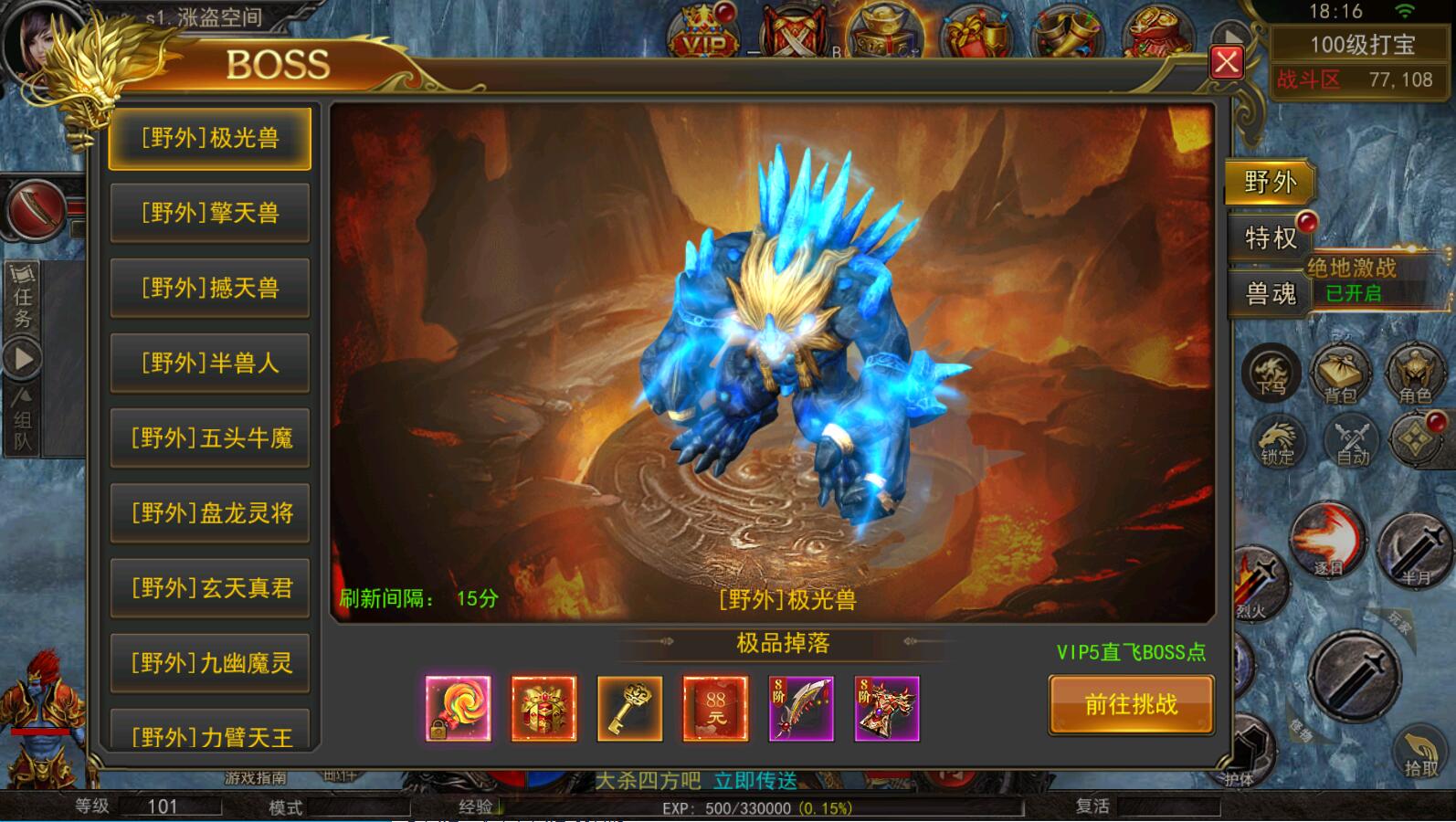Select the [野外]极光兽 boss entry
The width and height of the screenshot is (1456, 822).
pos(210,139)
